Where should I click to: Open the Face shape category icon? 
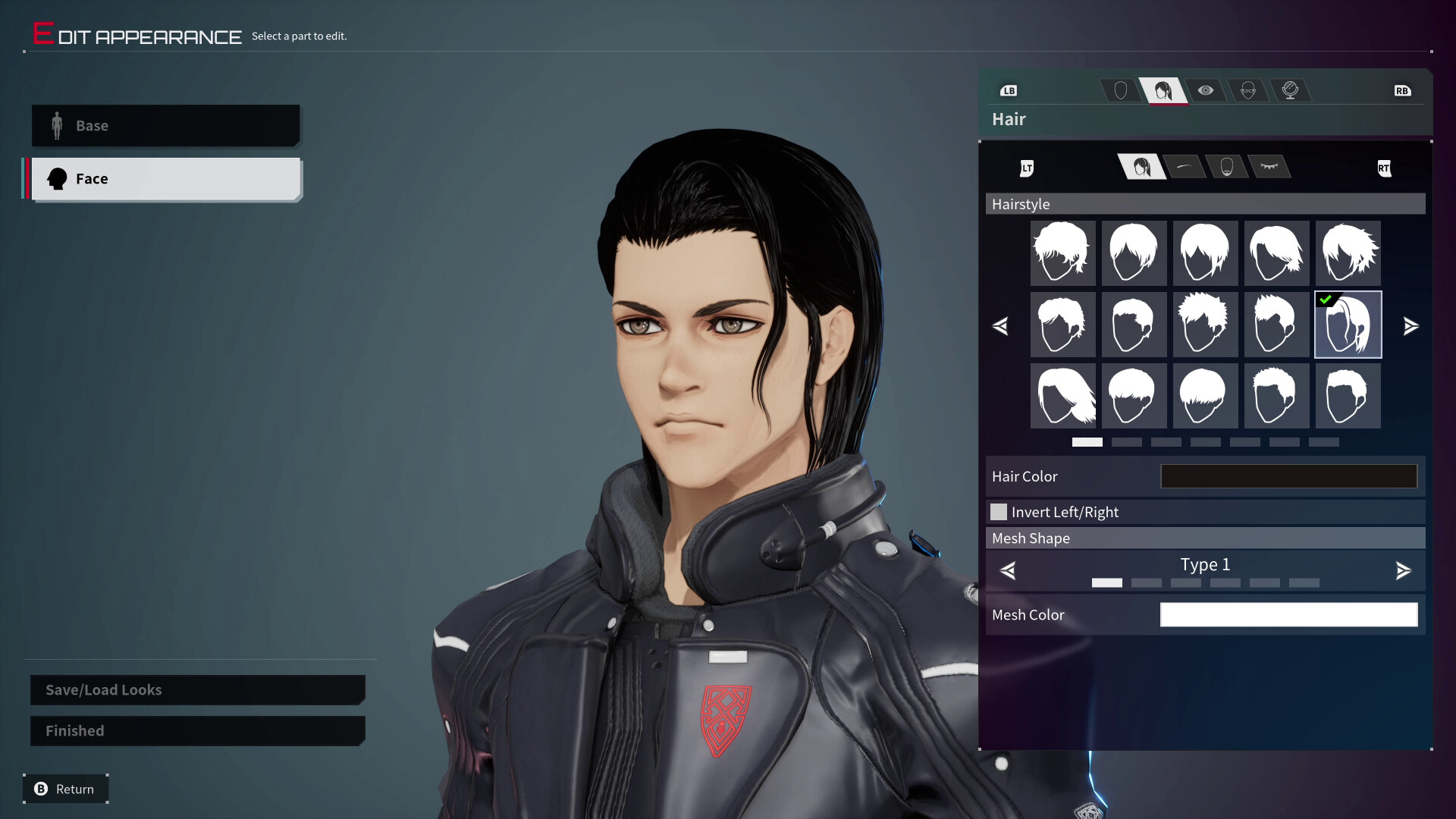coord(1120,90)
